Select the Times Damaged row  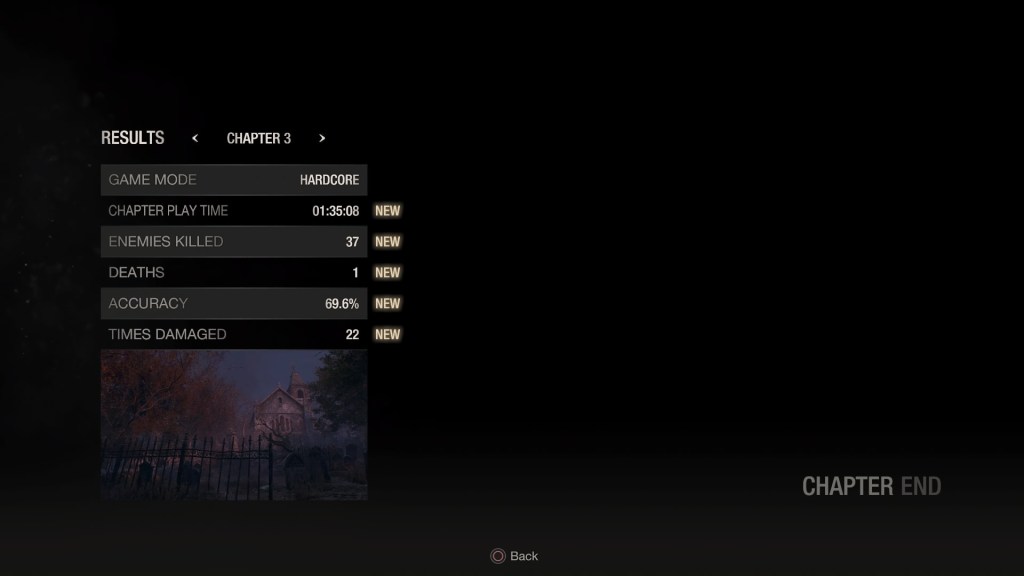234,335
